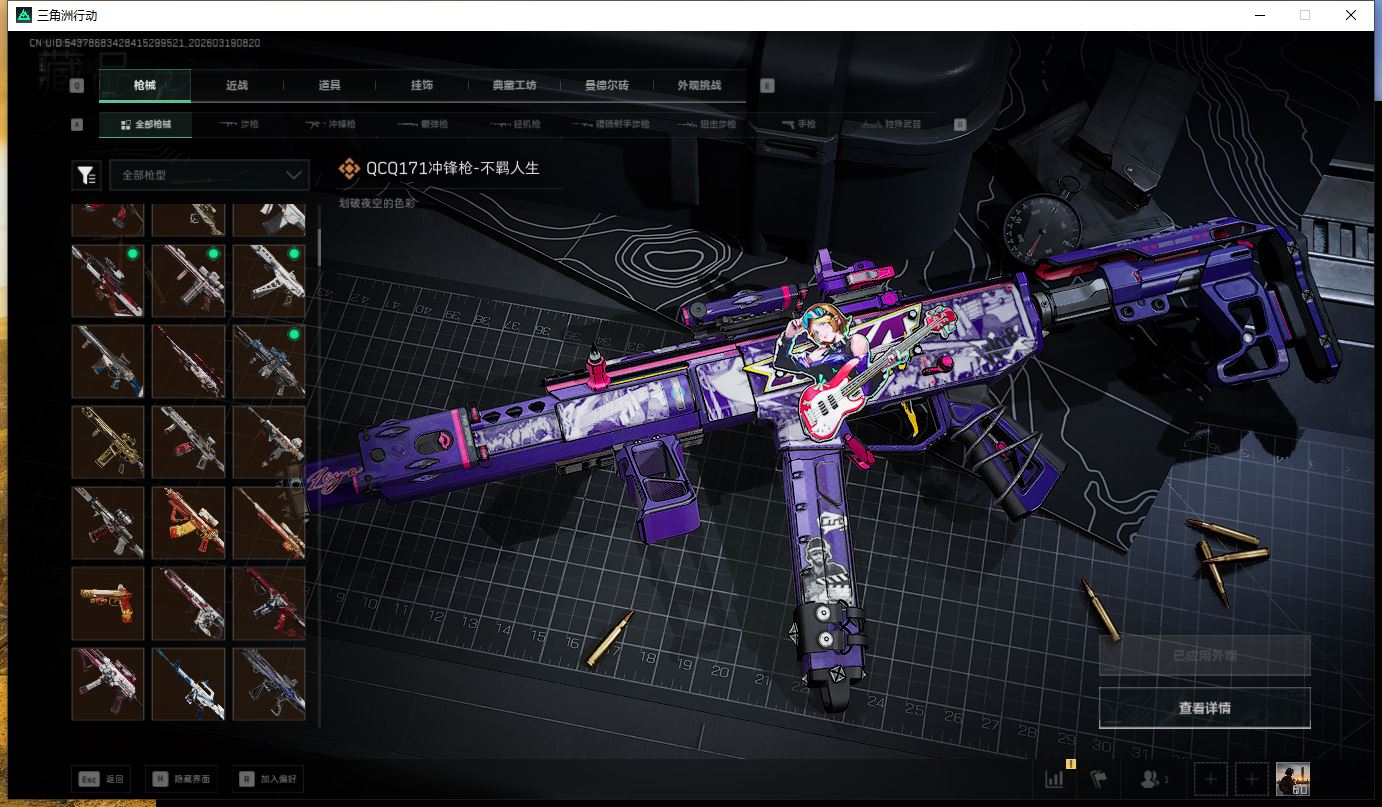Select the 挂饰 (charms) tab

[422, 86]
